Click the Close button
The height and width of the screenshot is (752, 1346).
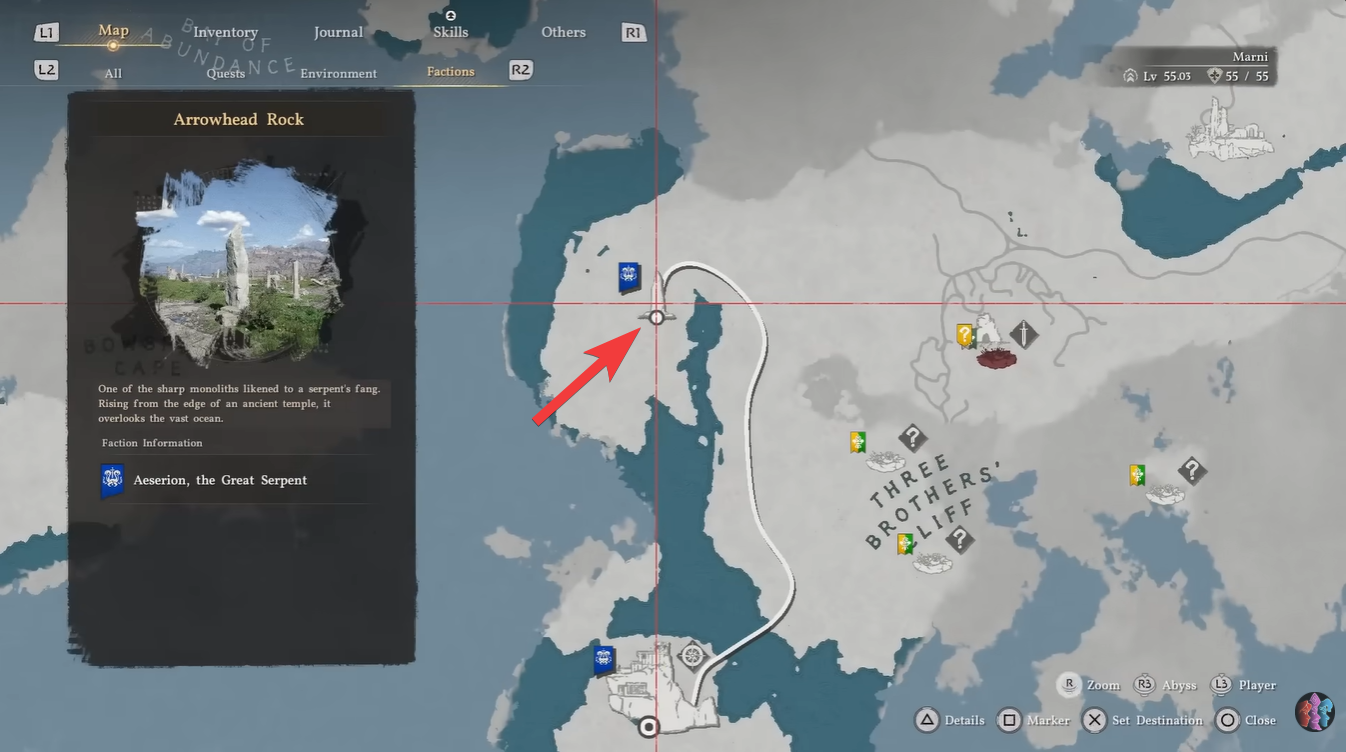(x=1258, y=720)
